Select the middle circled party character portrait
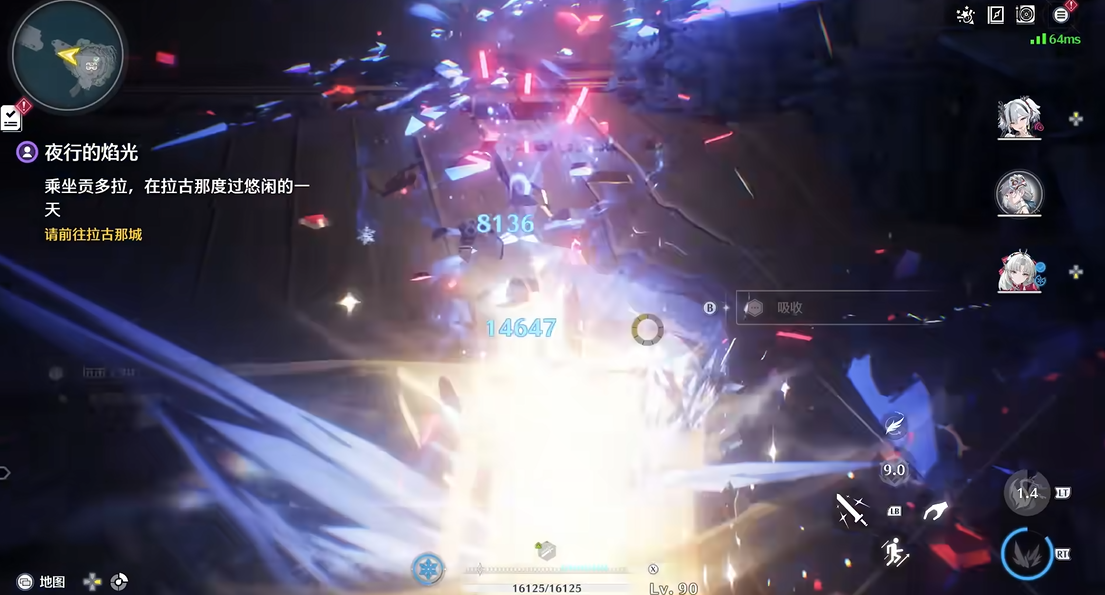Viewport: 1105px width, 595px height. coord(1019,193)
